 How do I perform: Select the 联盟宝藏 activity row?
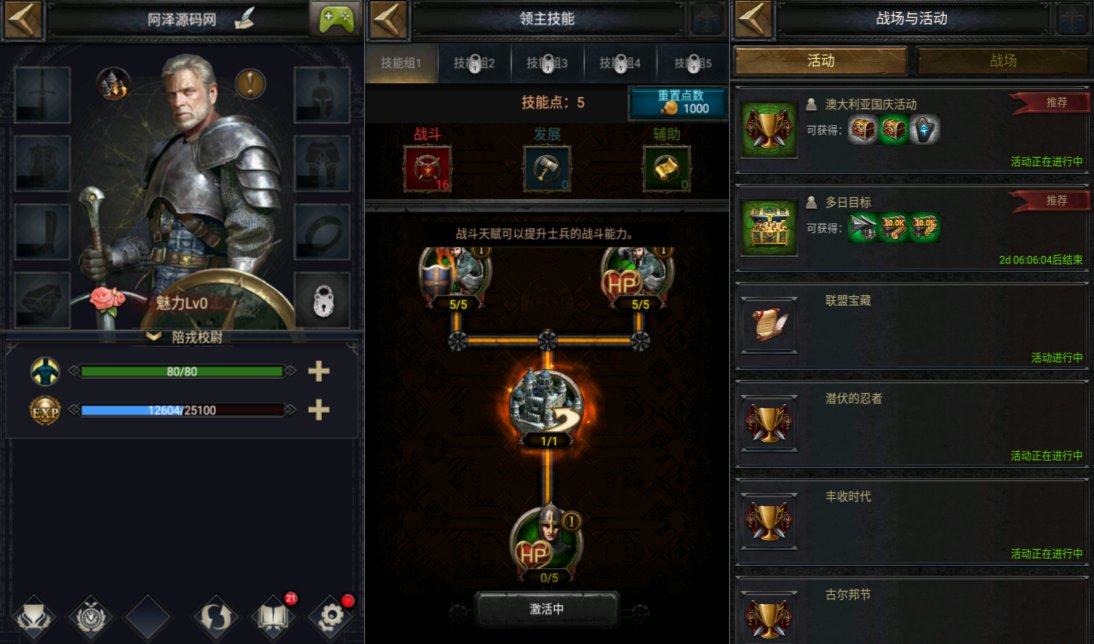[x=912, y=326]
